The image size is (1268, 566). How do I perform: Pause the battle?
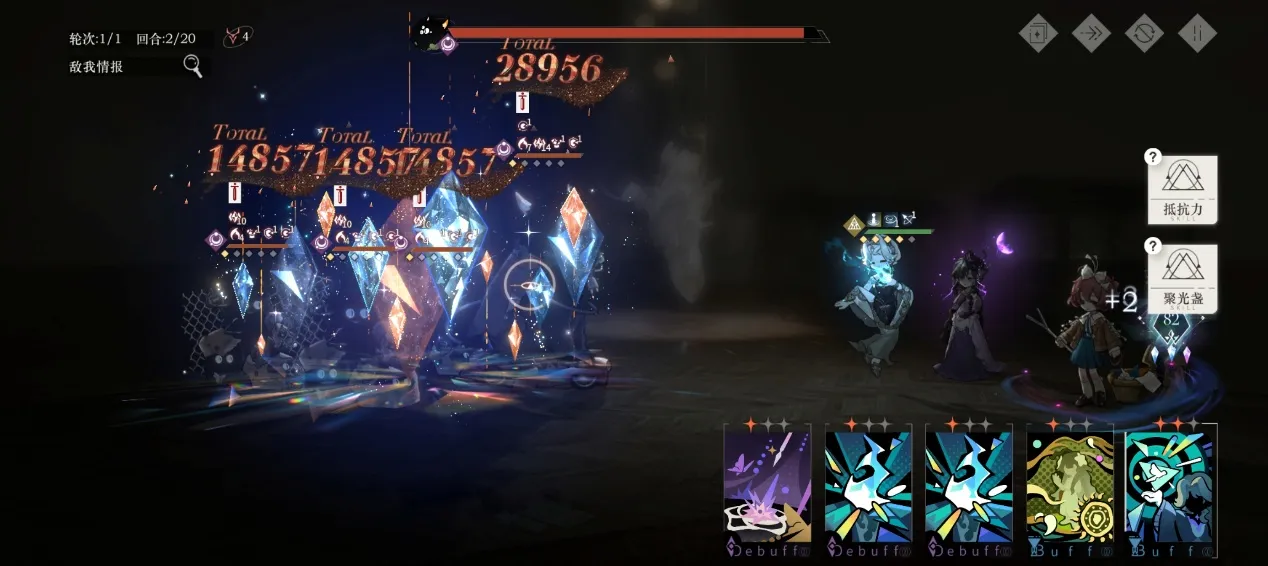[x=1197, y=33]
